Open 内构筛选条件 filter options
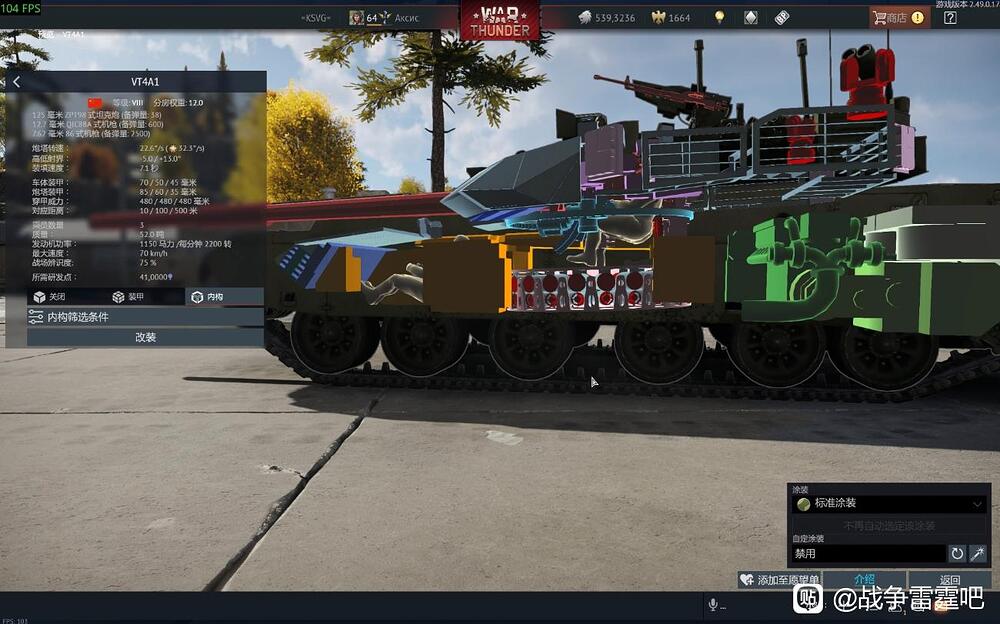1000x624 pixels. tap(145, 317)
